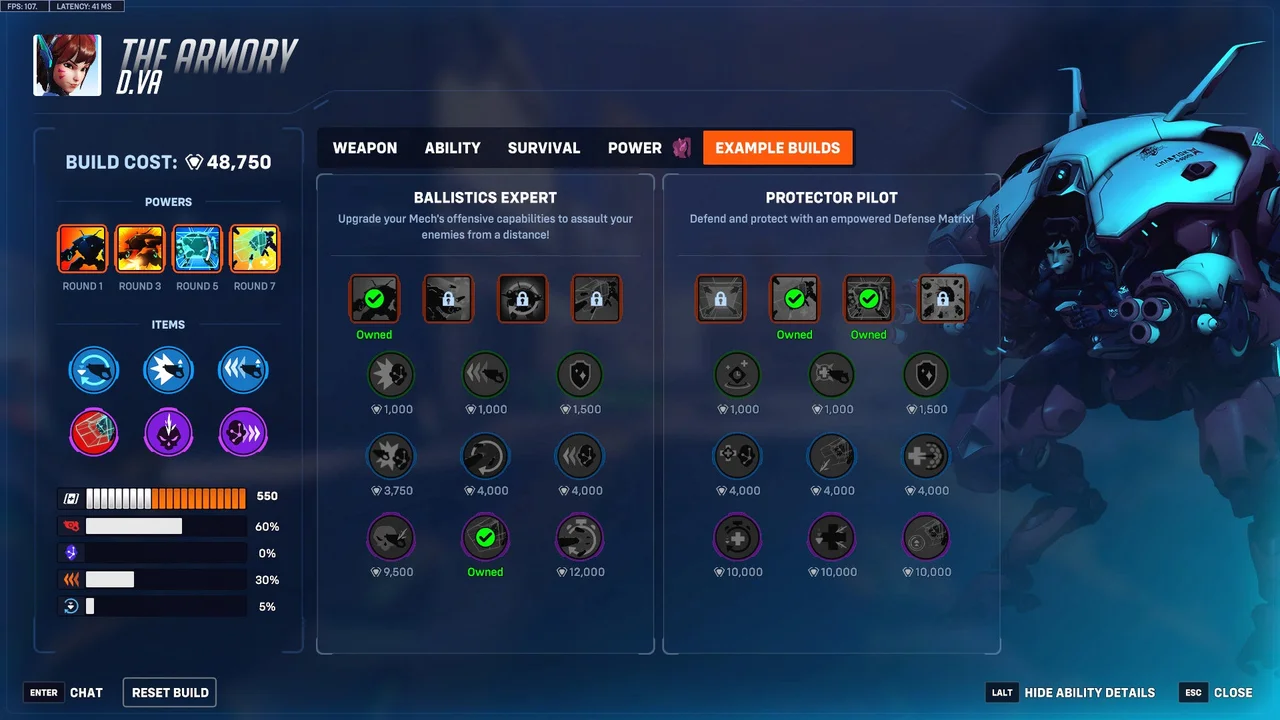Switch to the Weapon tab

[365, 148]
